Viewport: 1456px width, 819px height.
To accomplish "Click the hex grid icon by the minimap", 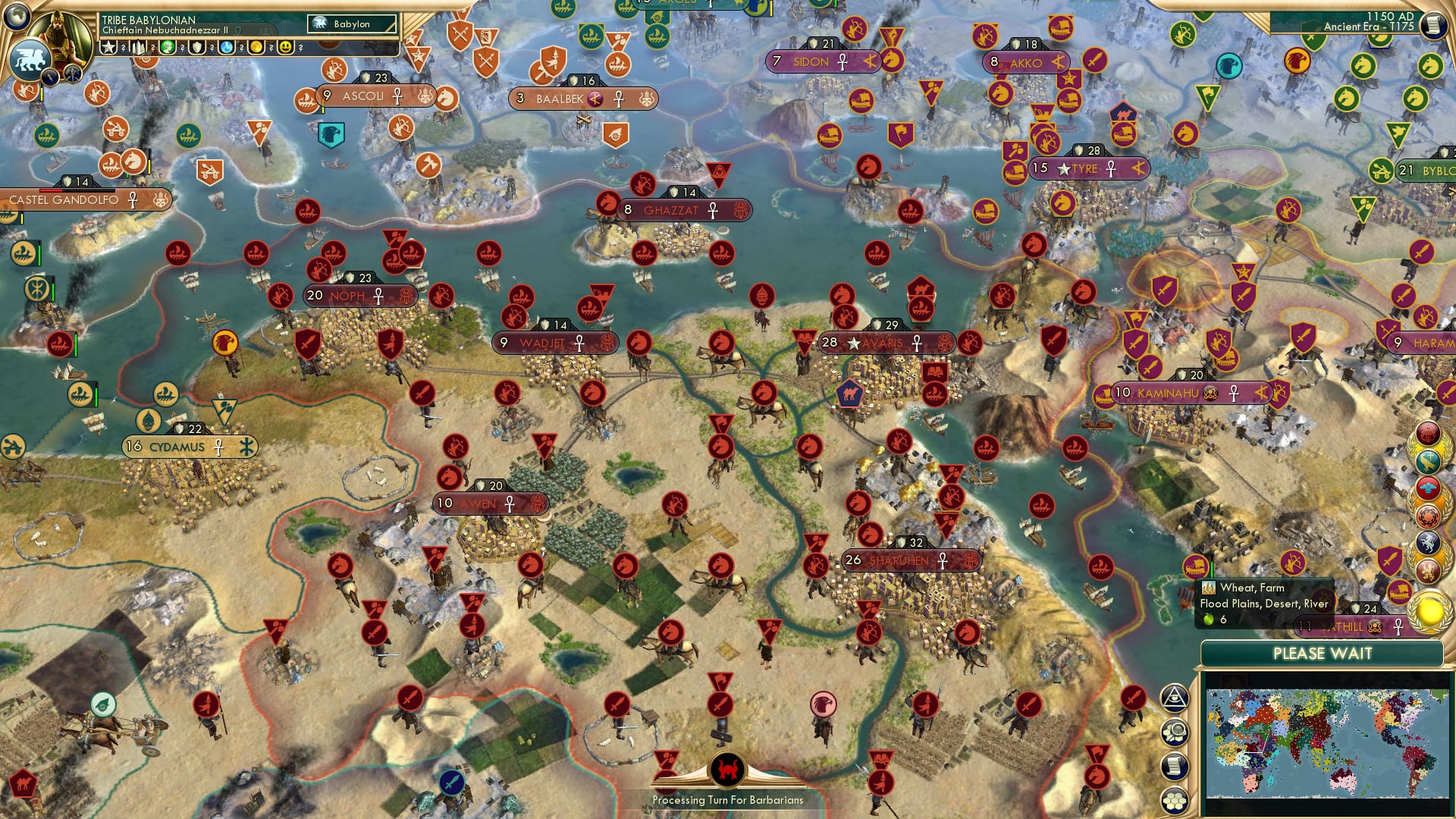I will tap(1174, 801).
